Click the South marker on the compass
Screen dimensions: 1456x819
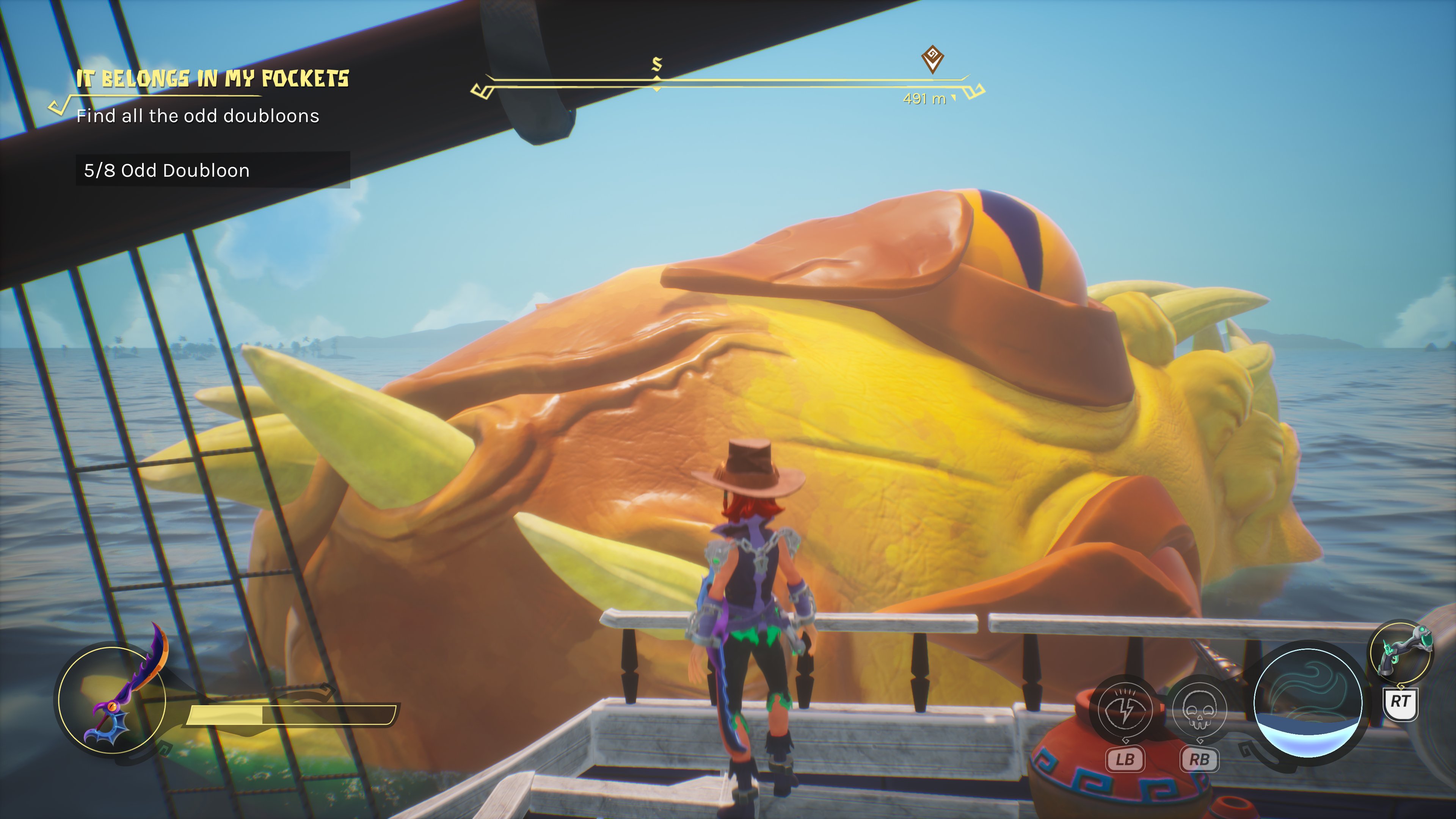(x=657, y=64)
